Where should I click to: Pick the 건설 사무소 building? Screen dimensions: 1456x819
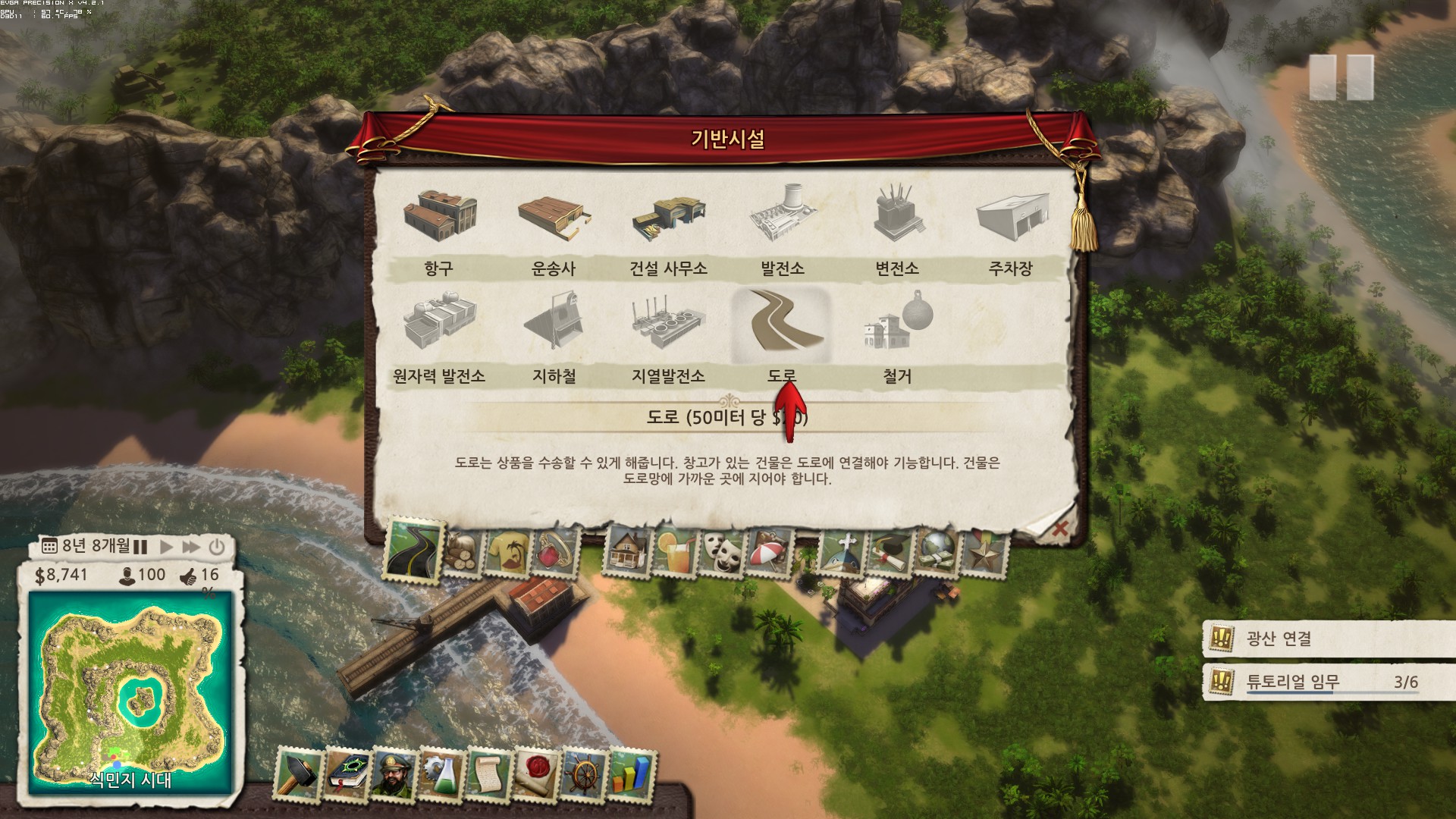coord(668,216)
